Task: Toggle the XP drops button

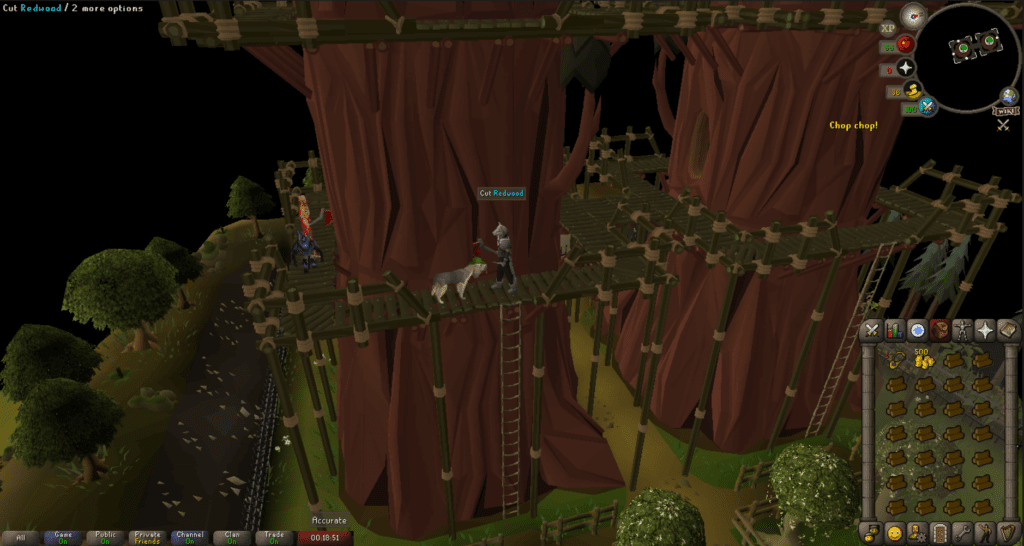Action: point(888,28)
